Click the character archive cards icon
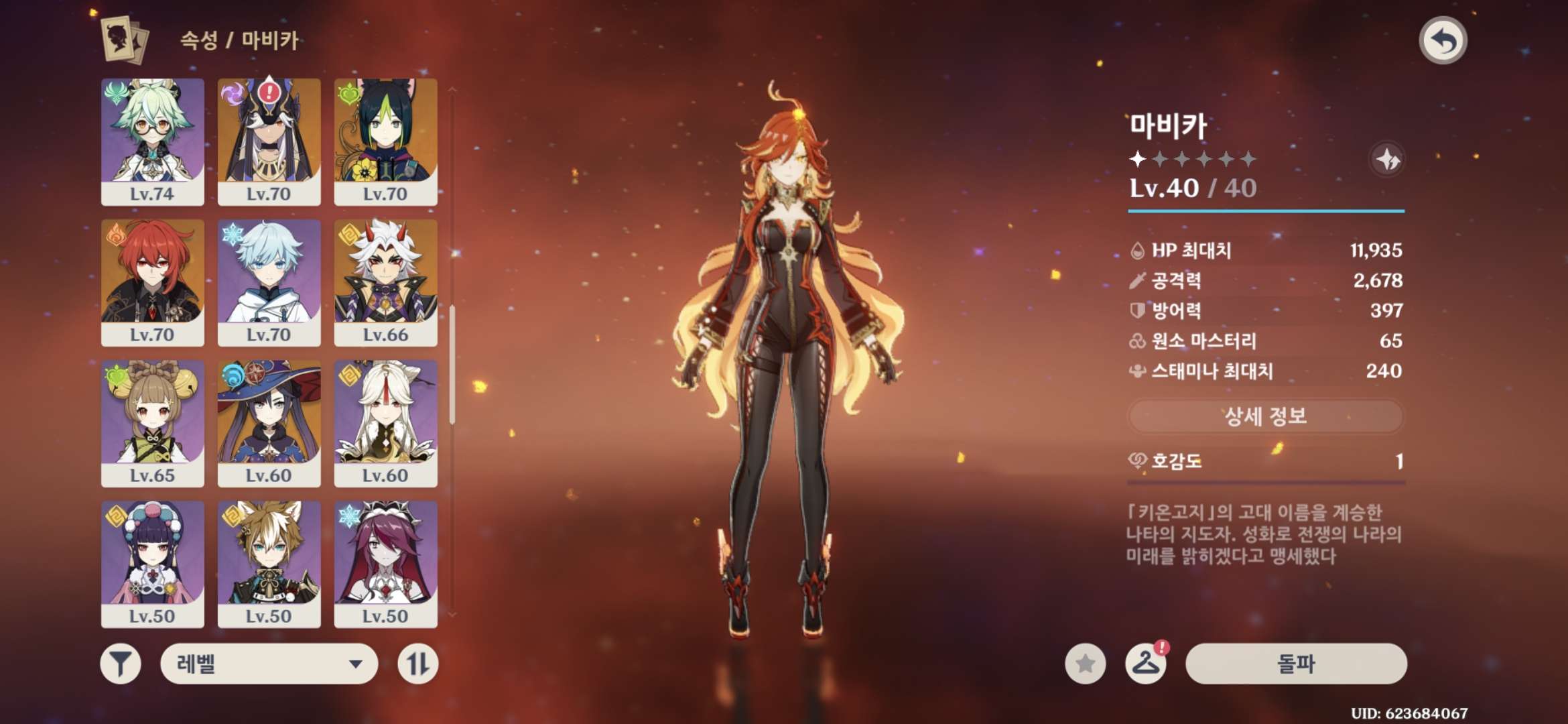Viewport: 1568px width, 724px height. [125, 40]
